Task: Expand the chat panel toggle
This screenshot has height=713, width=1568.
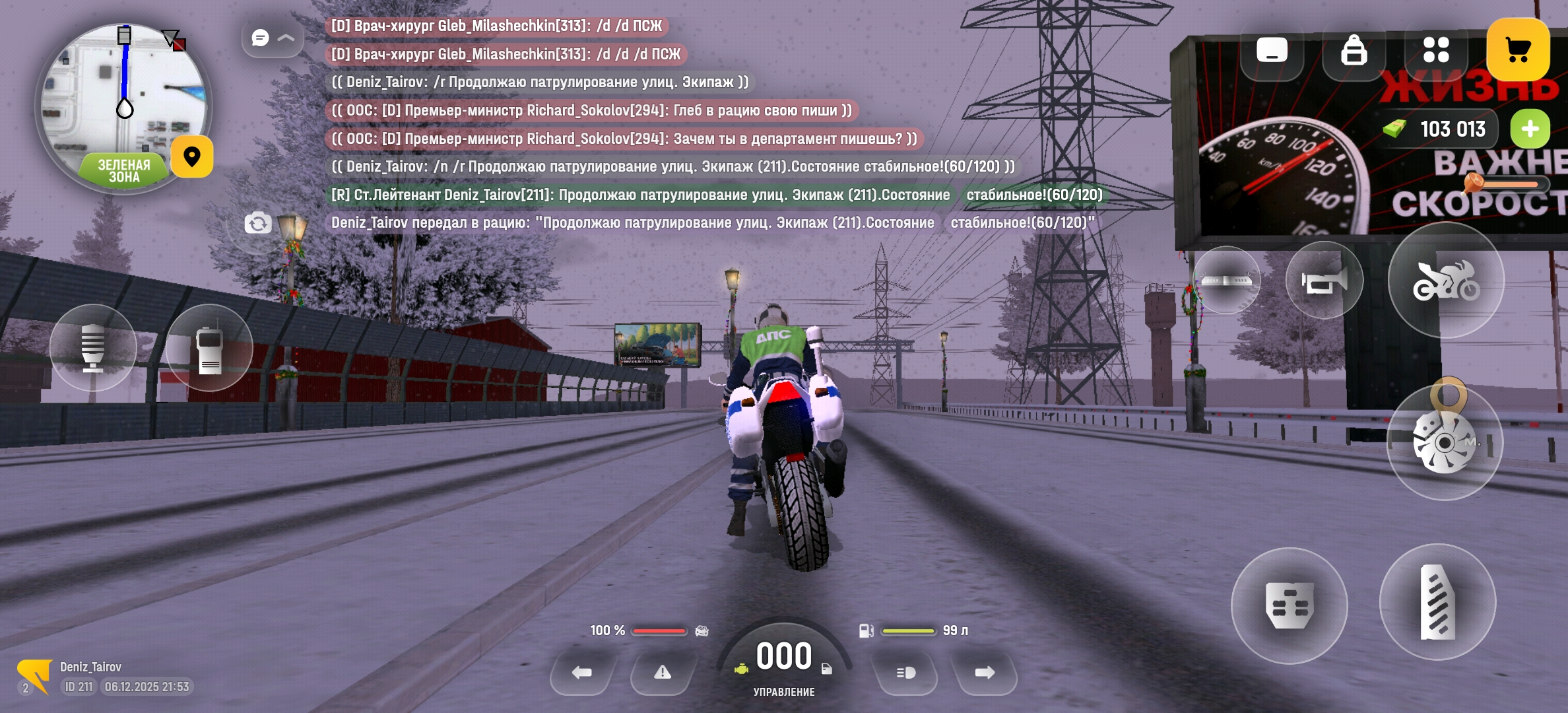Action: click(272, 38)
